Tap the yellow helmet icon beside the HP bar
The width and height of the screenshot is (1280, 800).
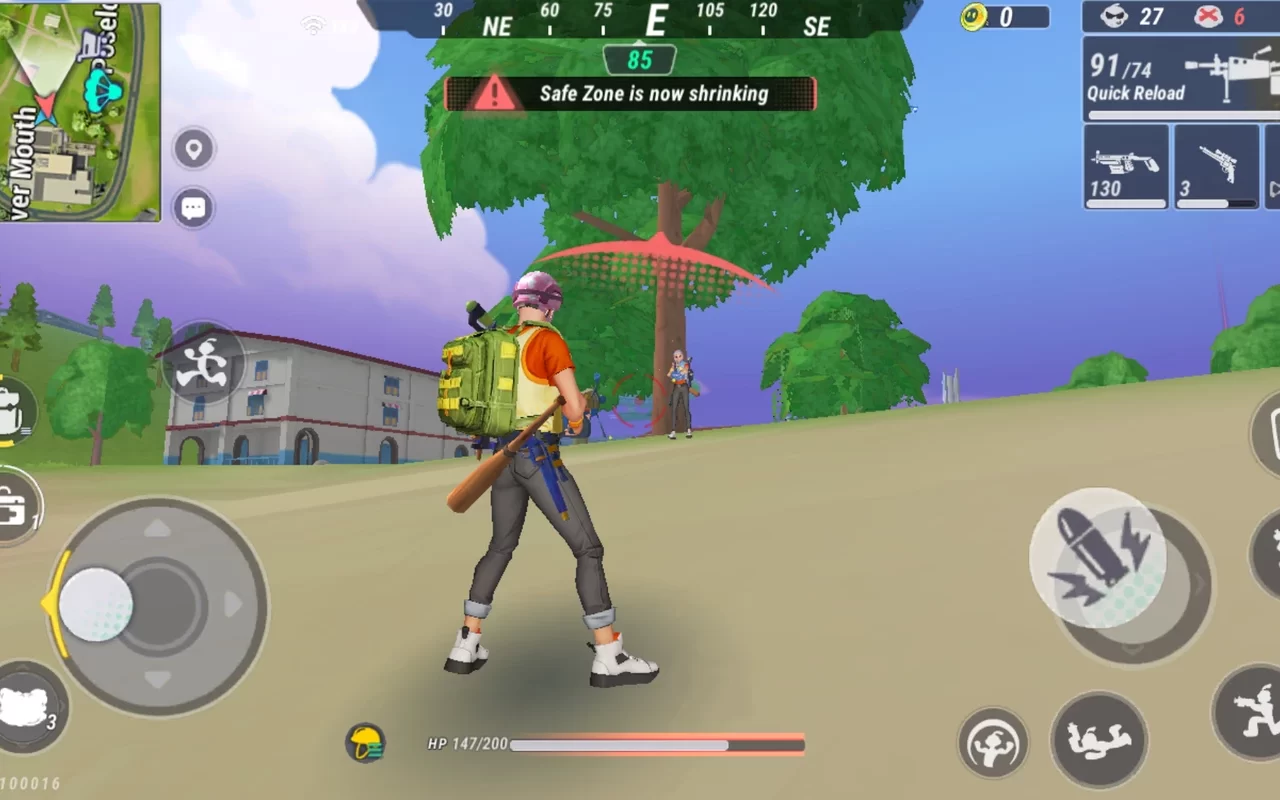pyautogui.click(x=366, y=746)
